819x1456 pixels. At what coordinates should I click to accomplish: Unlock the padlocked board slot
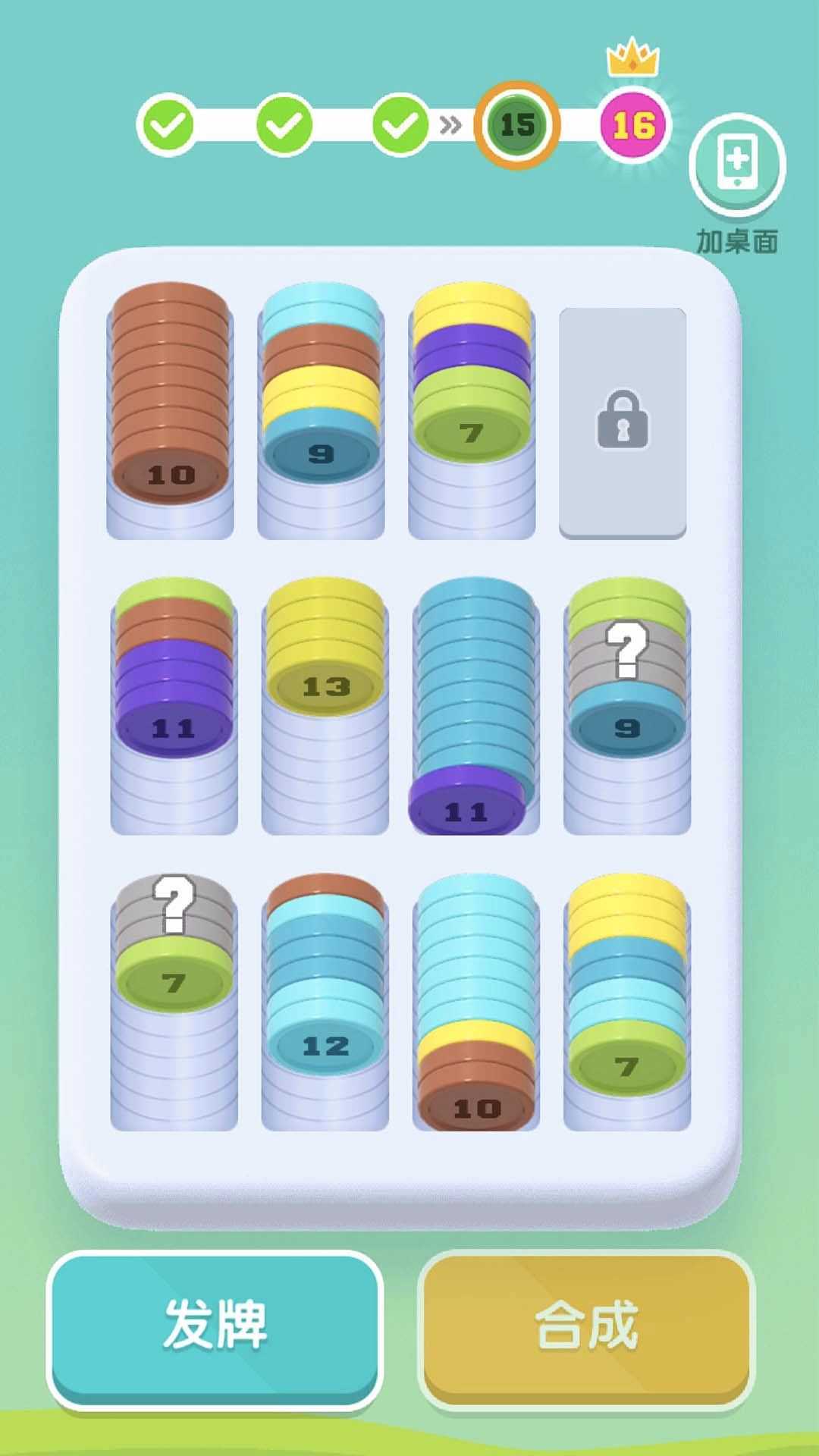[x=623, y=422]
